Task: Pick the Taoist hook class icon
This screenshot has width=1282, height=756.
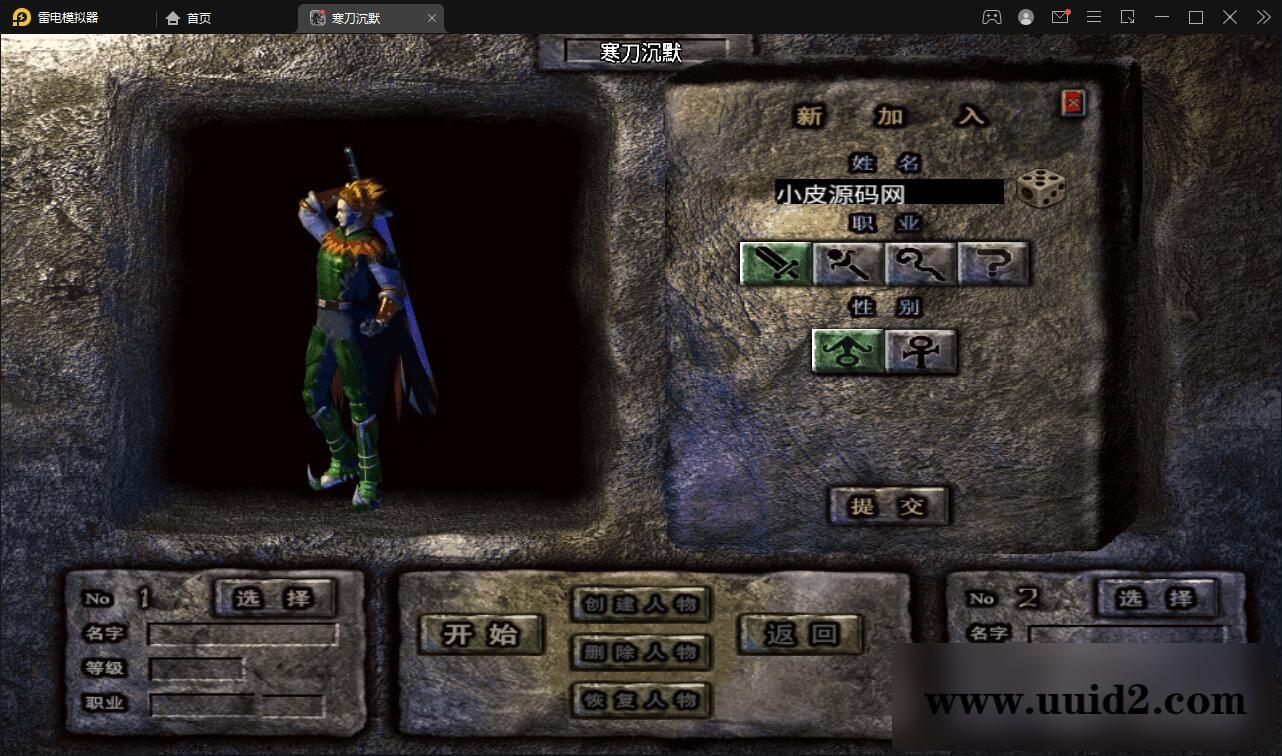Action: pos(921,264)
